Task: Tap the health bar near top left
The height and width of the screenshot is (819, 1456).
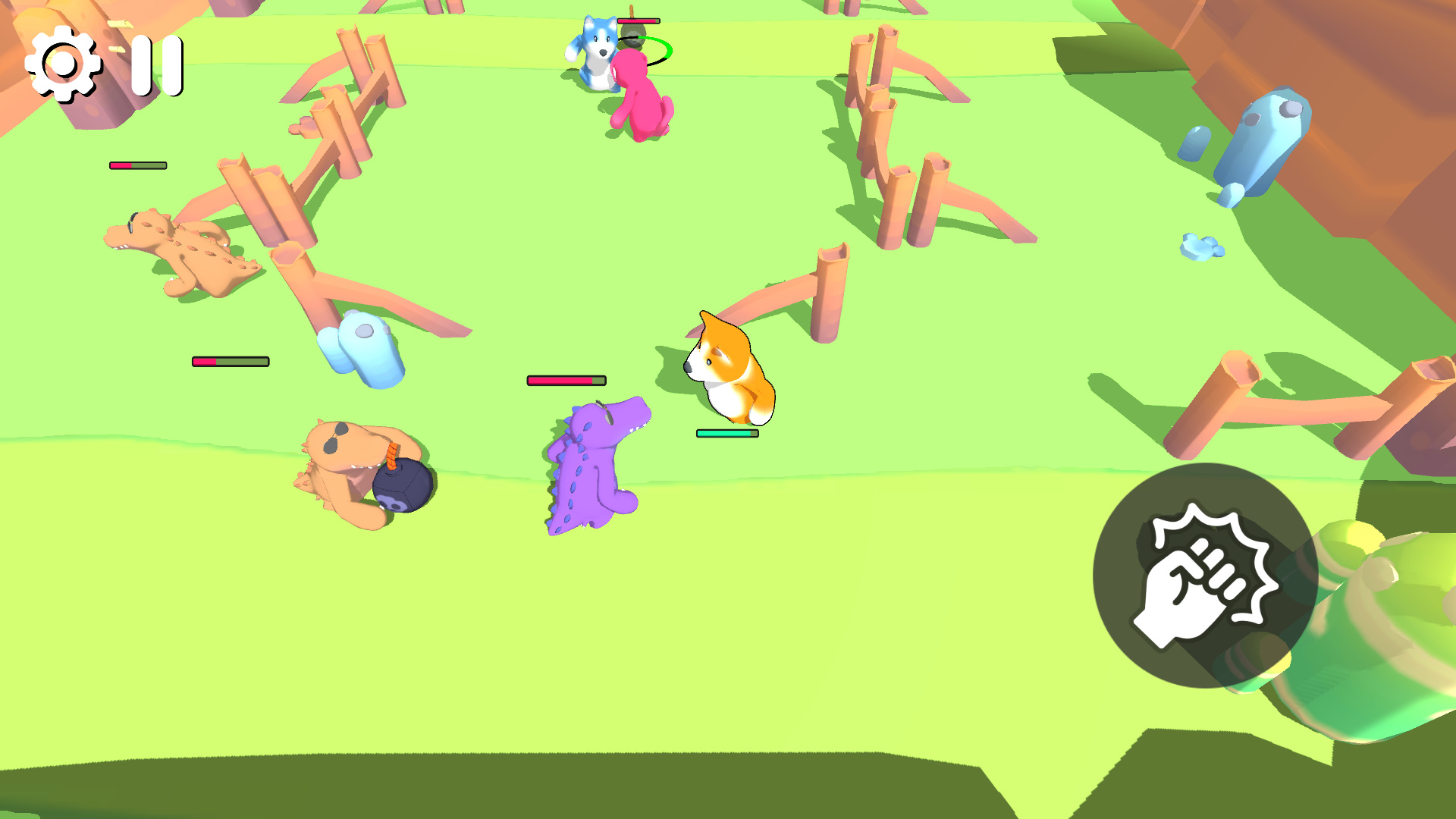Action: (x=136, y=164)
